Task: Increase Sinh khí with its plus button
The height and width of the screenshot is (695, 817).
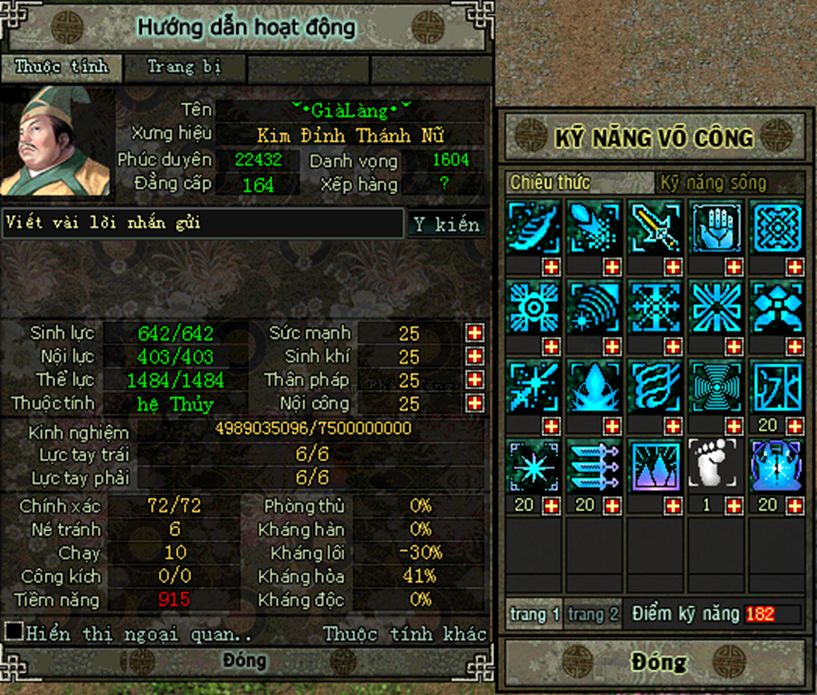Action: (474, 357)
